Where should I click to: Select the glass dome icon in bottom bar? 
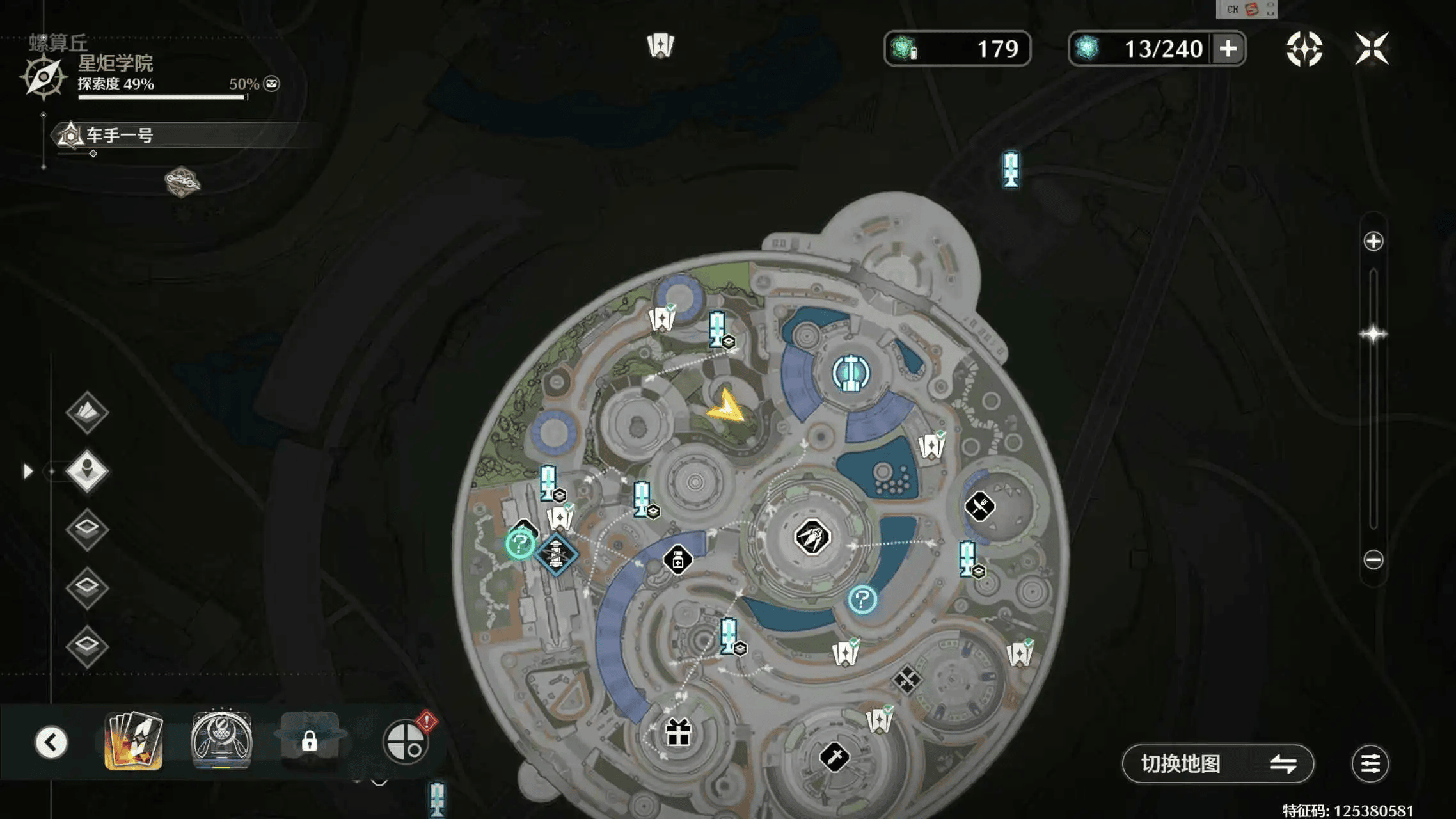(x=221, y=741)
